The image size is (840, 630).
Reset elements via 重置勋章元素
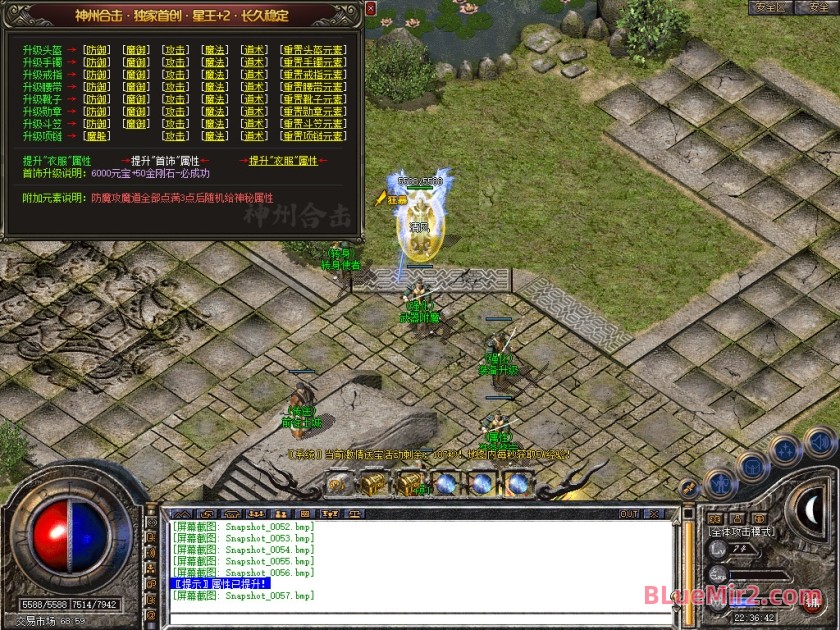pos(313,111)
